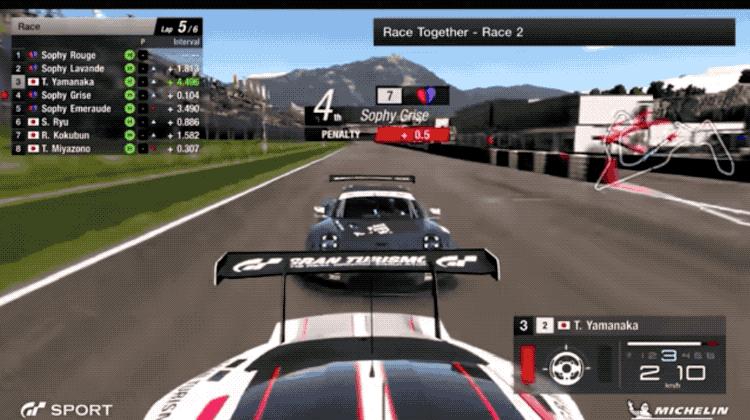Viewport: 750px width, 420px height.
Task: Click the T. Yamanaka driver info panel
Action: pyautogui.click(x=620, y=326)
